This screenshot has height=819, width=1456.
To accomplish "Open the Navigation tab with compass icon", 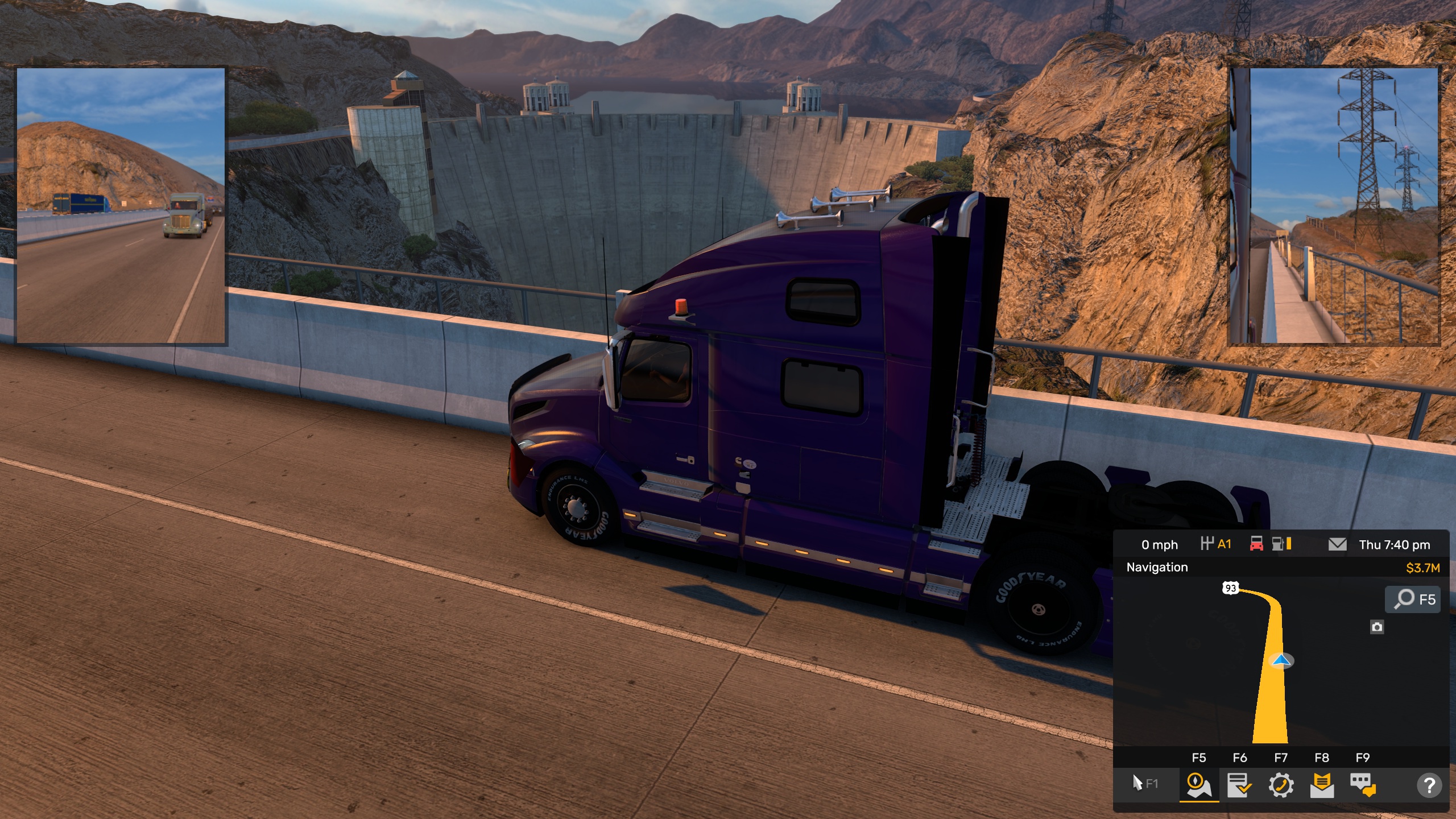I will [1198, 785].
